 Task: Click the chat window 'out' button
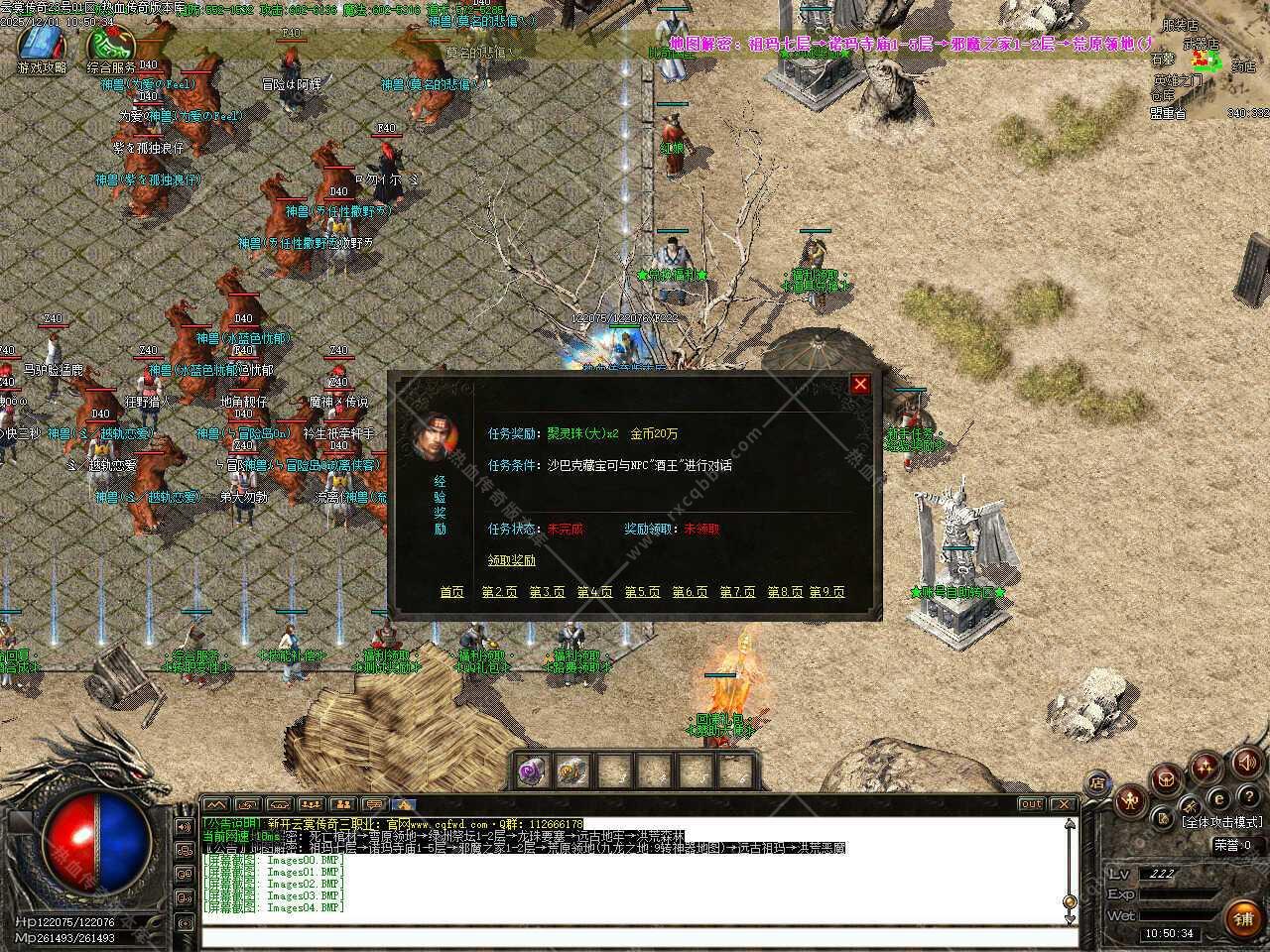[1031, 804]
